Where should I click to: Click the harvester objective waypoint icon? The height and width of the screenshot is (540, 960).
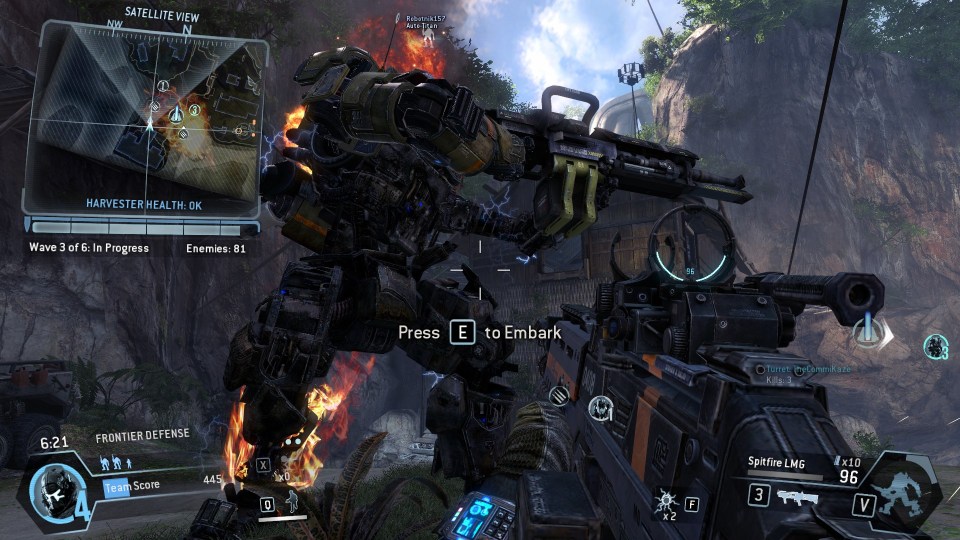pos(866,334)
